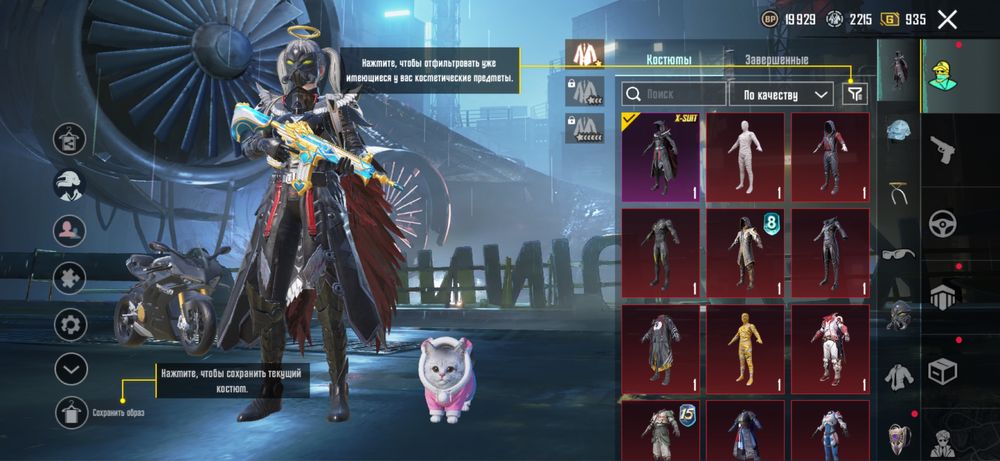Close the inventory with the X button
1000x461 pixels.
pyautogui.click(x=947, y=19)
